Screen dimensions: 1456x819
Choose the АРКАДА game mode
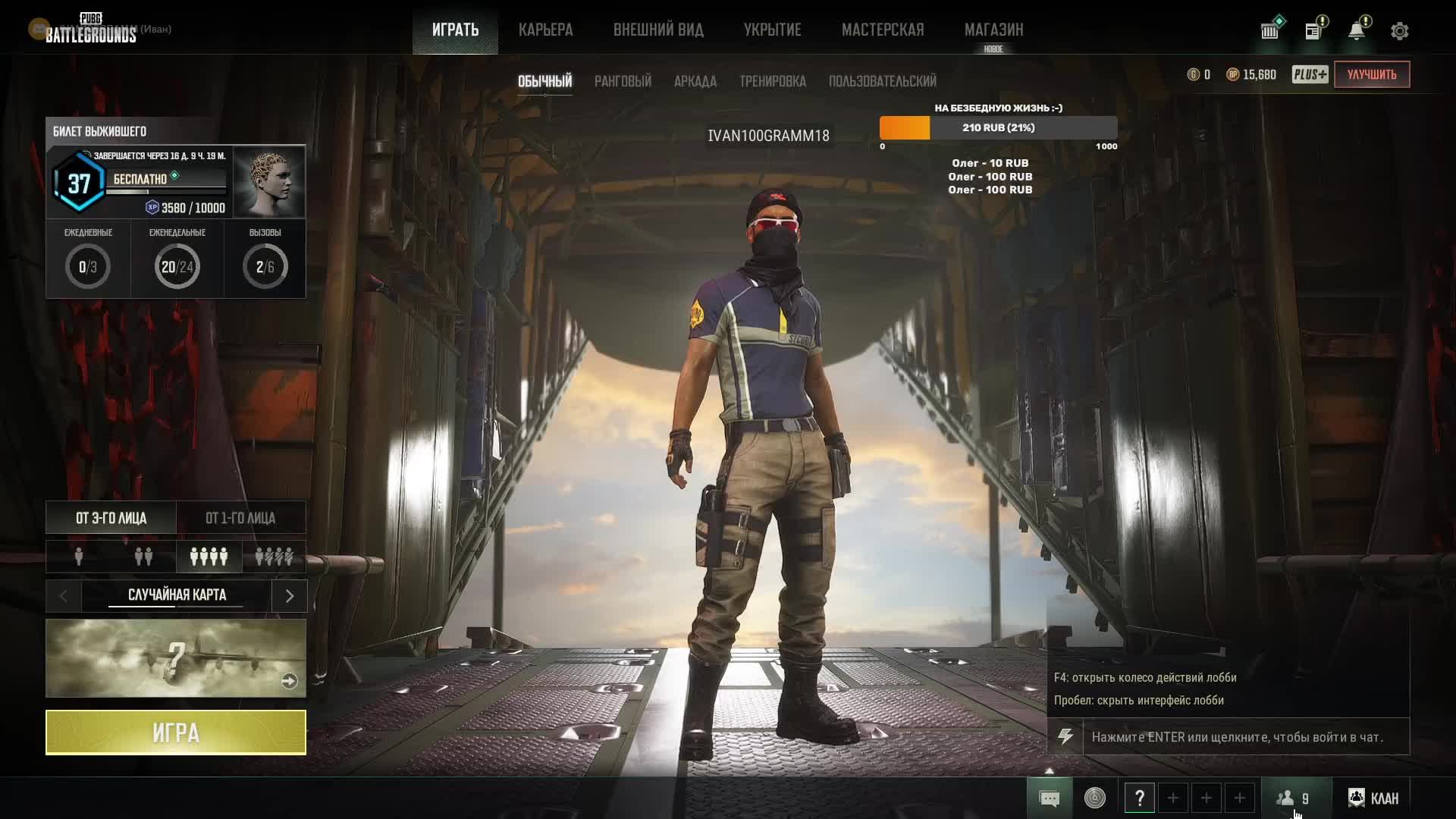(x=695, y=81)
